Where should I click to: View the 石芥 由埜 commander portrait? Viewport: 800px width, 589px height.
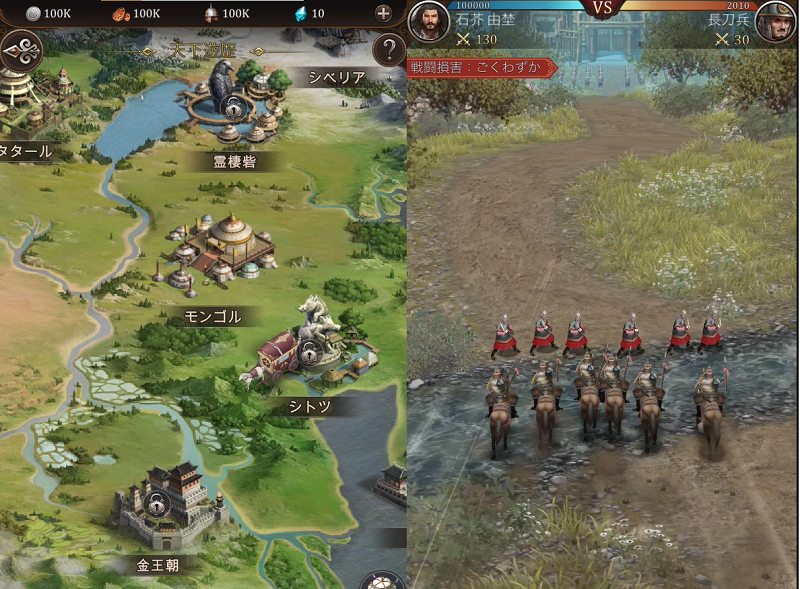428,22
